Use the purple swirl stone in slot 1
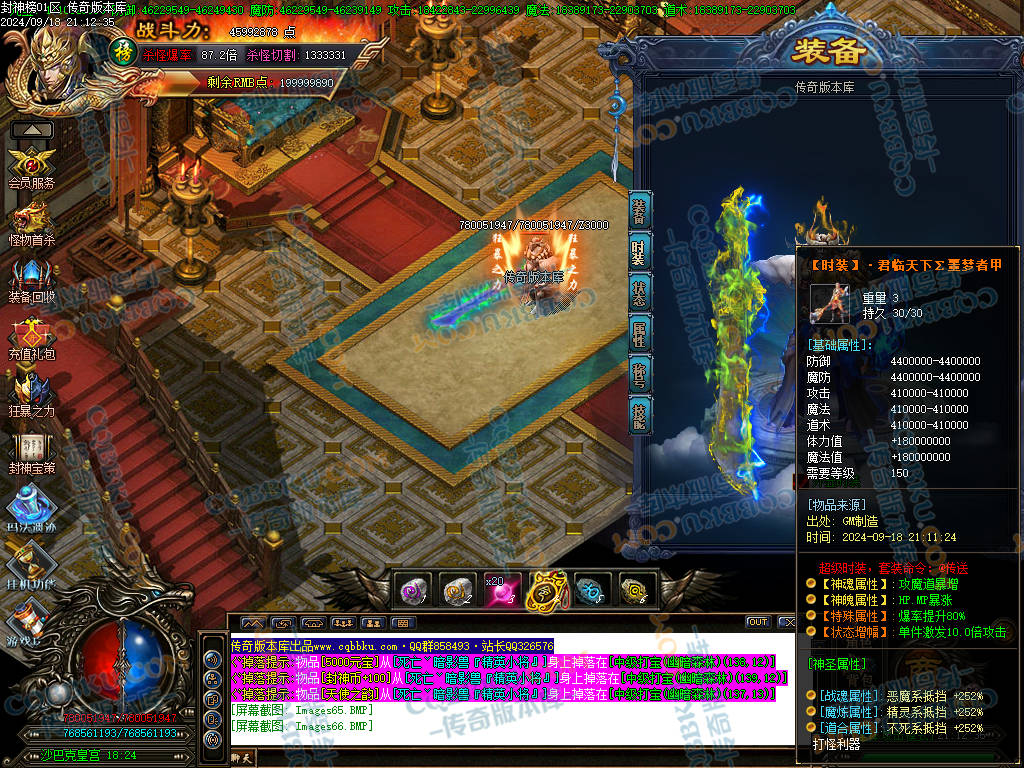This screenshot has width=1024, height=768. point(412,591)
